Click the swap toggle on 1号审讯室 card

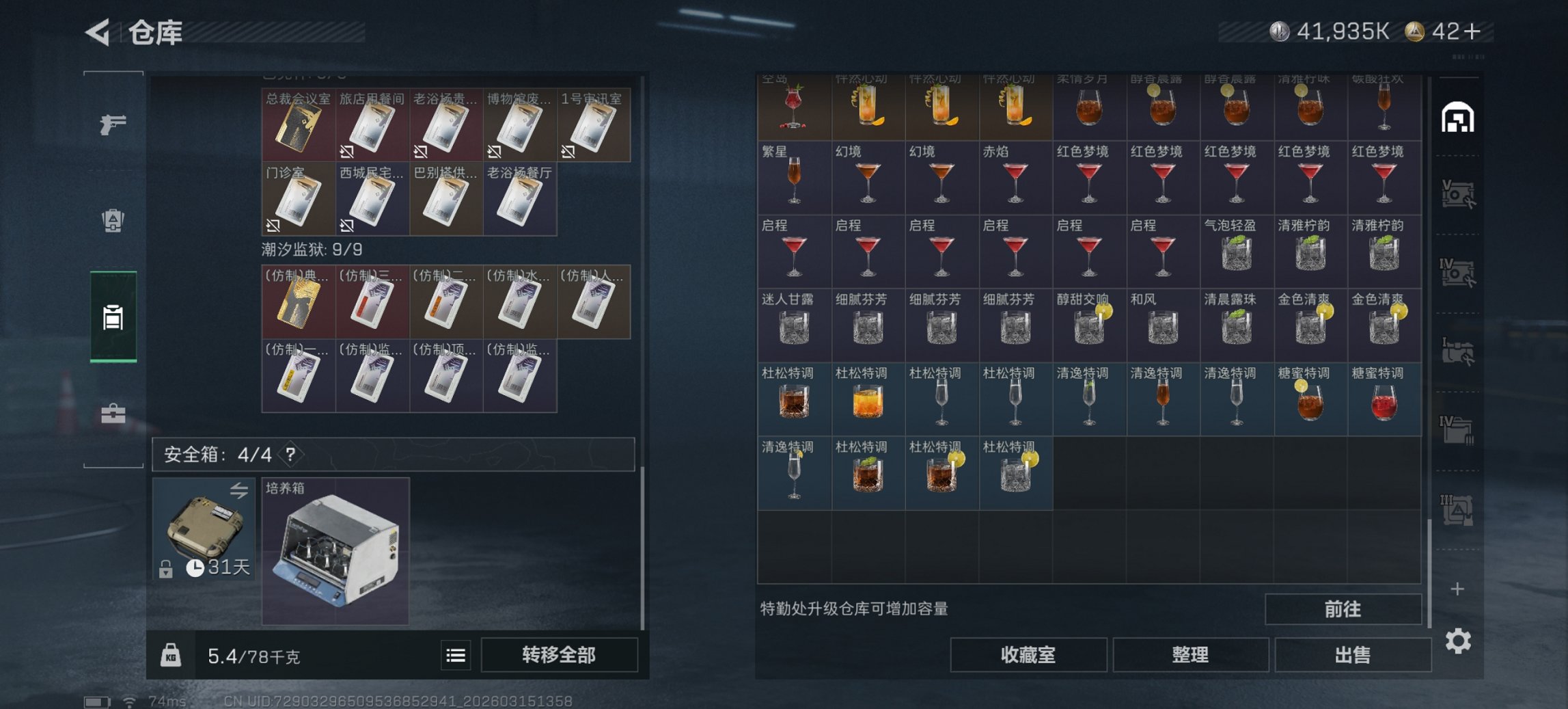coord(568,153)
